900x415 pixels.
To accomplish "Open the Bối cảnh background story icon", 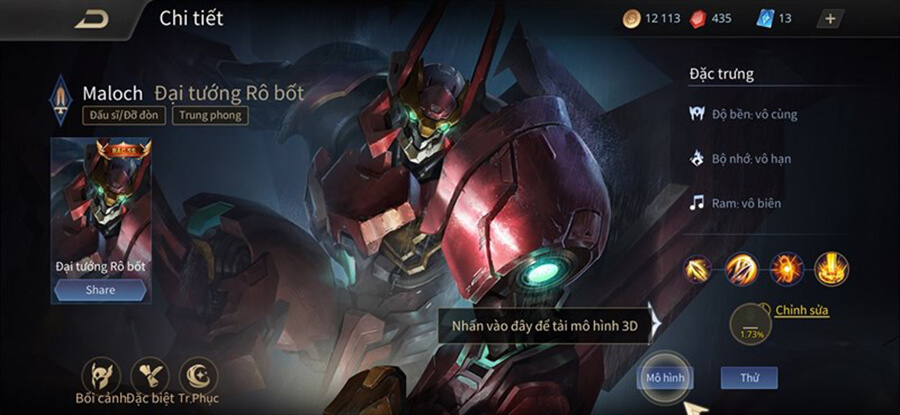I will pyautogui.click(x=99, y=376).
